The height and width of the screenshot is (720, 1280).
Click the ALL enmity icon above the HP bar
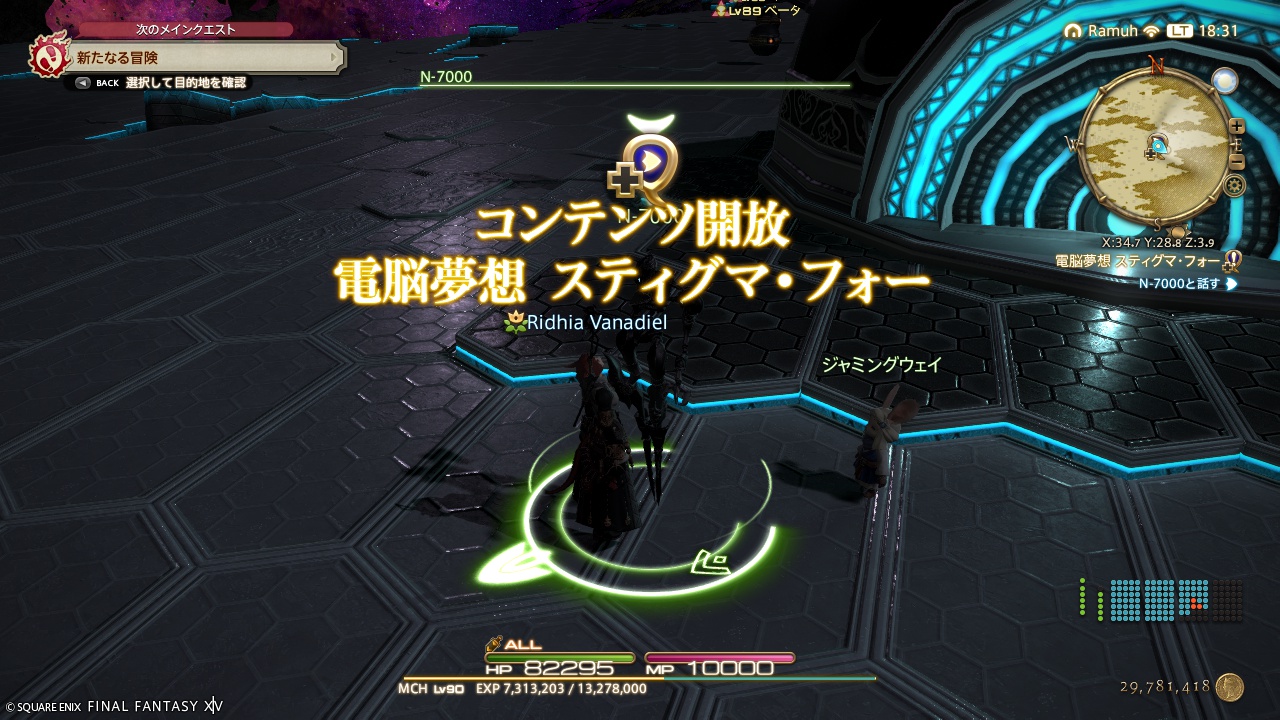point(492,646)
